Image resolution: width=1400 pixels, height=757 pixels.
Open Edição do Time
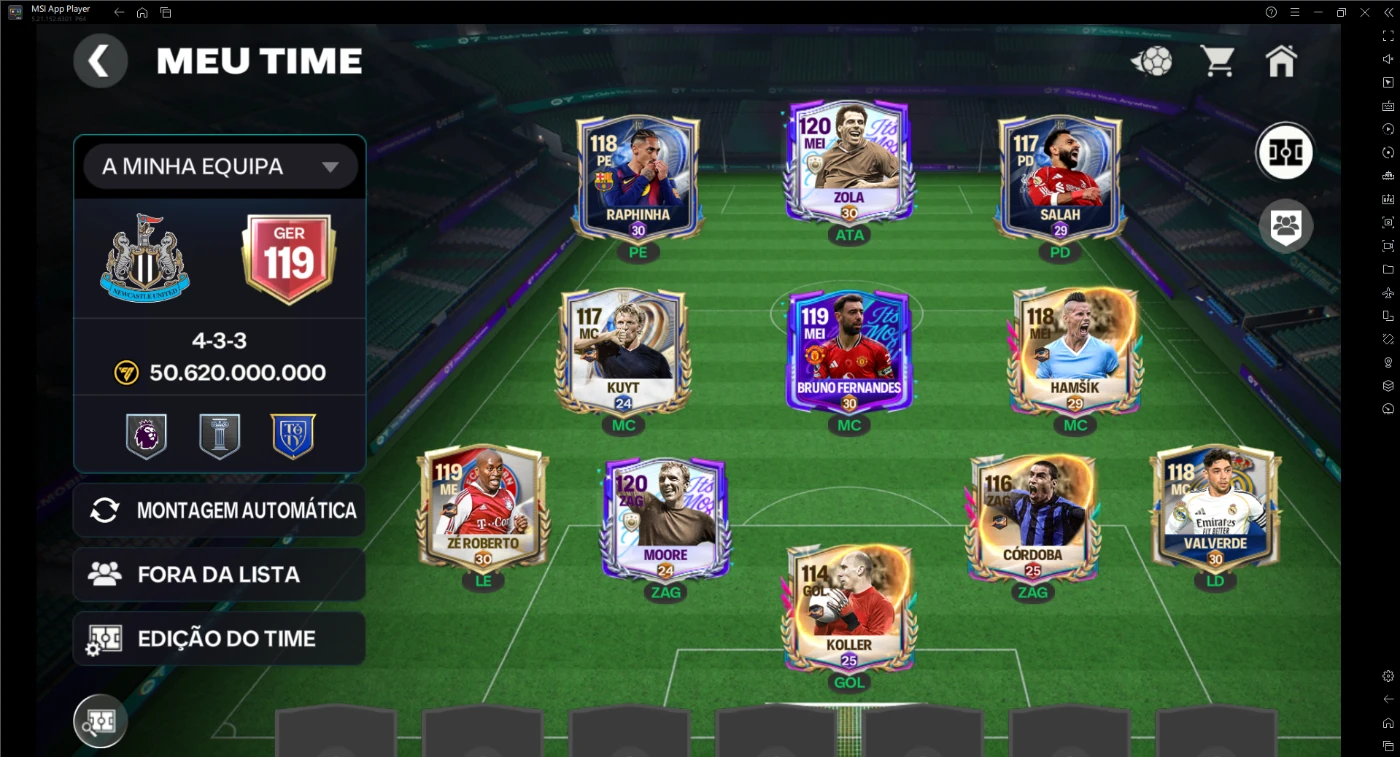[x=220, y=639]
